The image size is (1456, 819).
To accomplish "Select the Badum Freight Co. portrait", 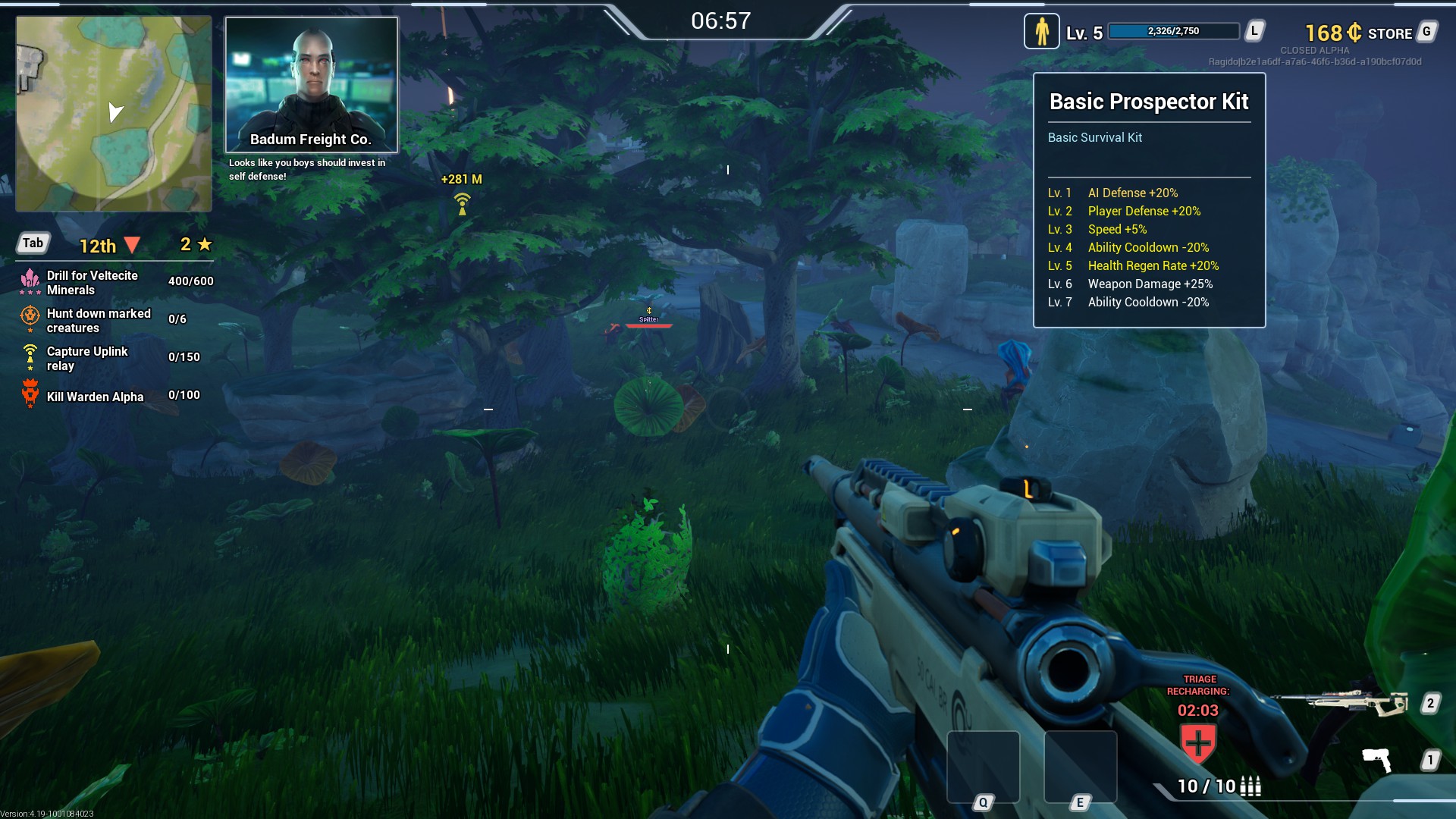I will click(x=311, y=84).
